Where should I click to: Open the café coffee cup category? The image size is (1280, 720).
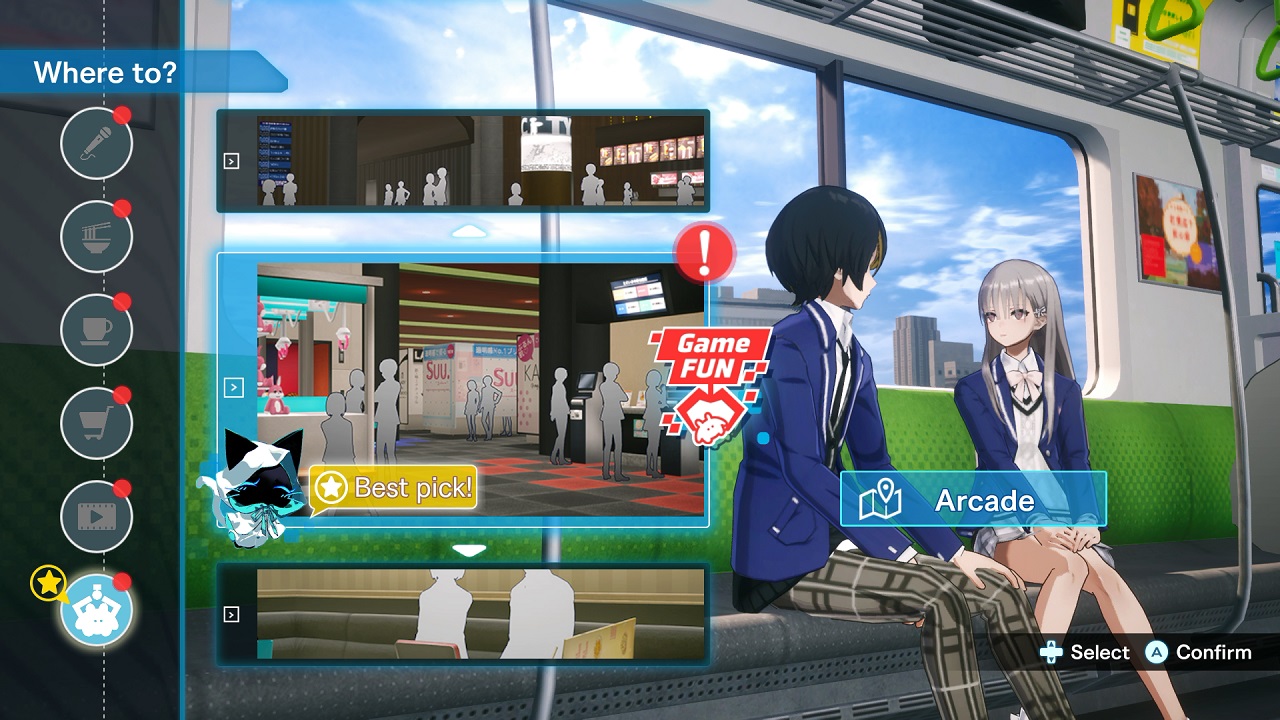(x=96, y=330)
